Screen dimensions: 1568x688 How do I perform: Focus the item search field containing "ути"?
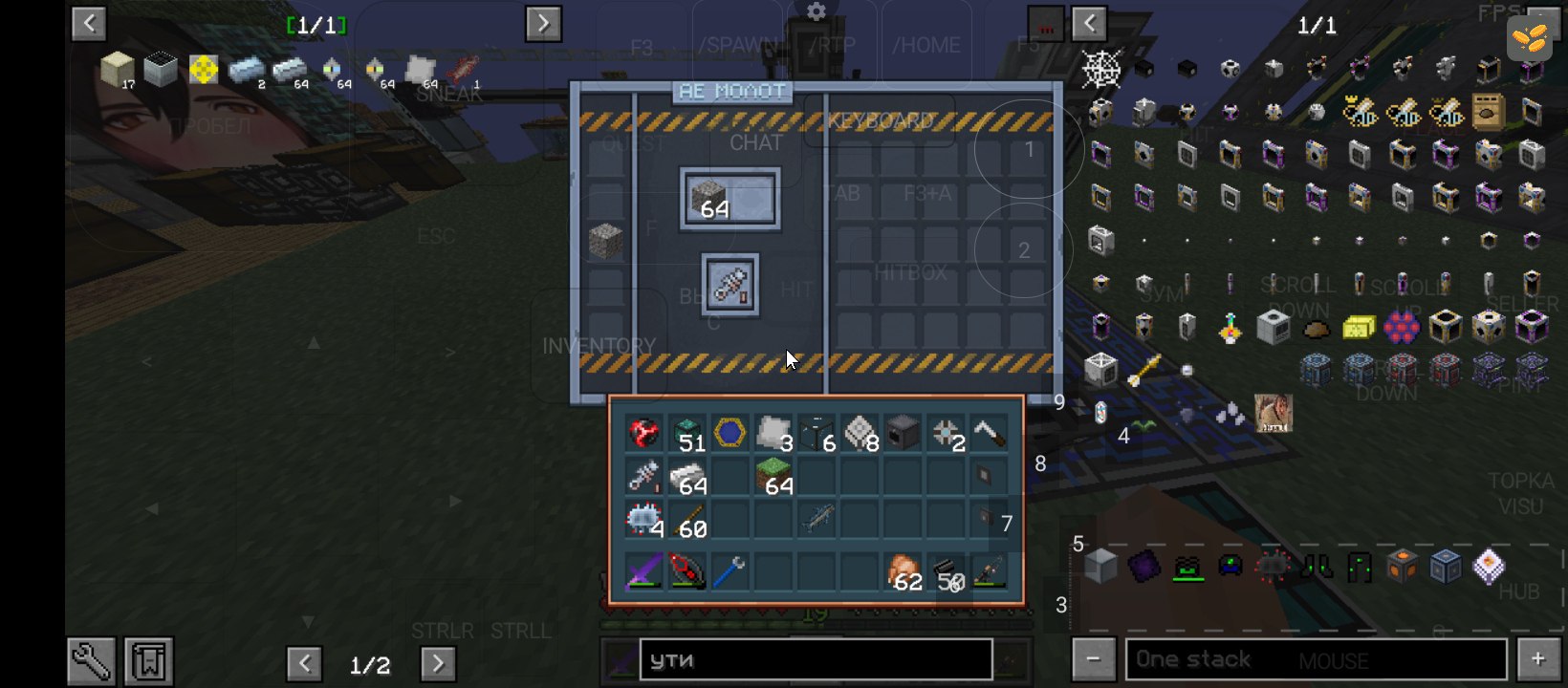click(815, 660)
